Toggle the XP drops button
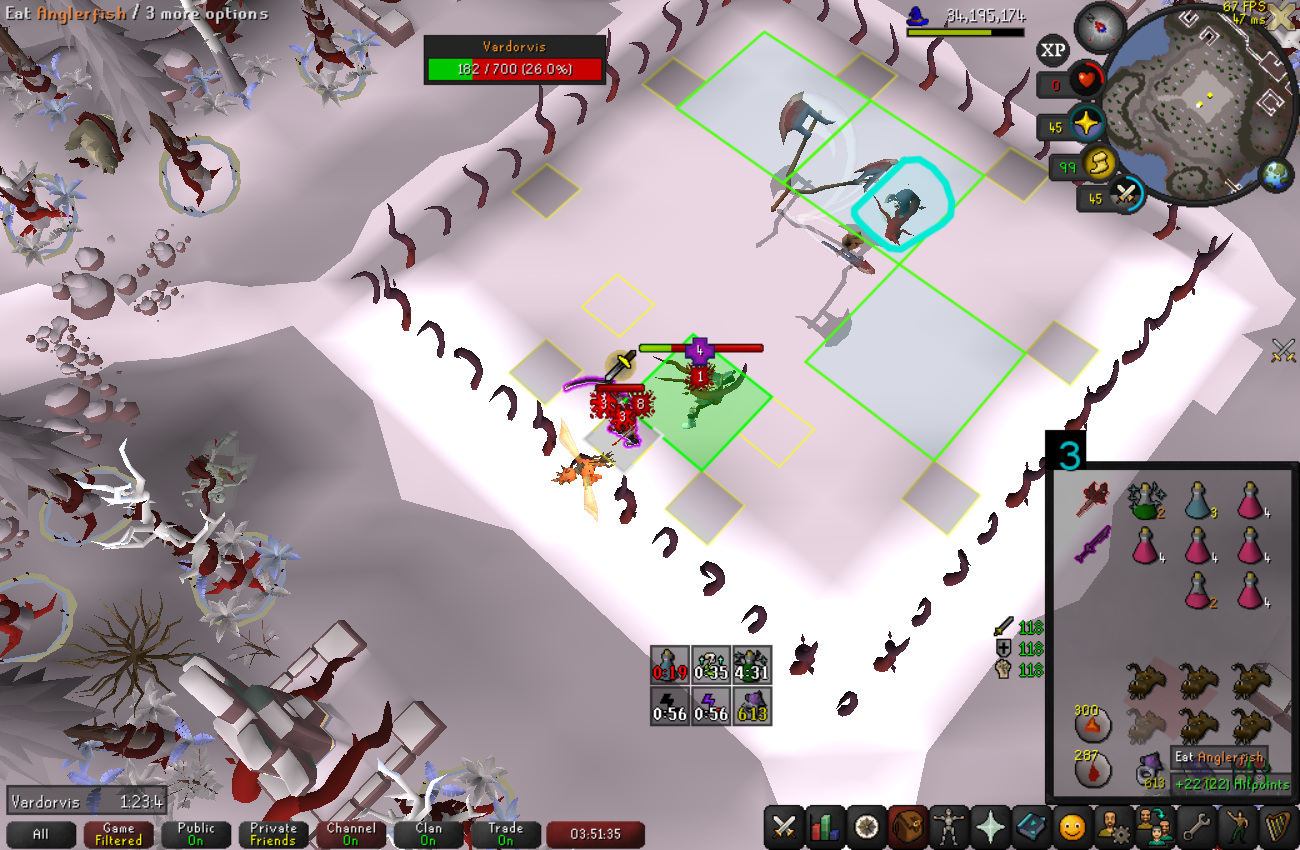The width and height of the screenshot is (1300, 850). coord(1052,50)
